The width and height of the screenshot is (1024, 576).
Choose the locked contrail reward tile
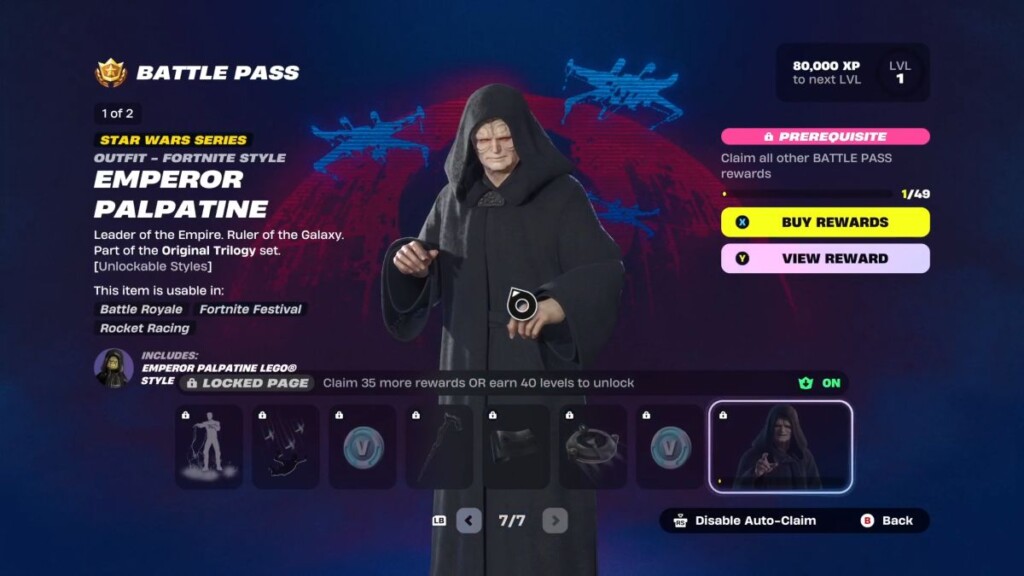point(286,446)
